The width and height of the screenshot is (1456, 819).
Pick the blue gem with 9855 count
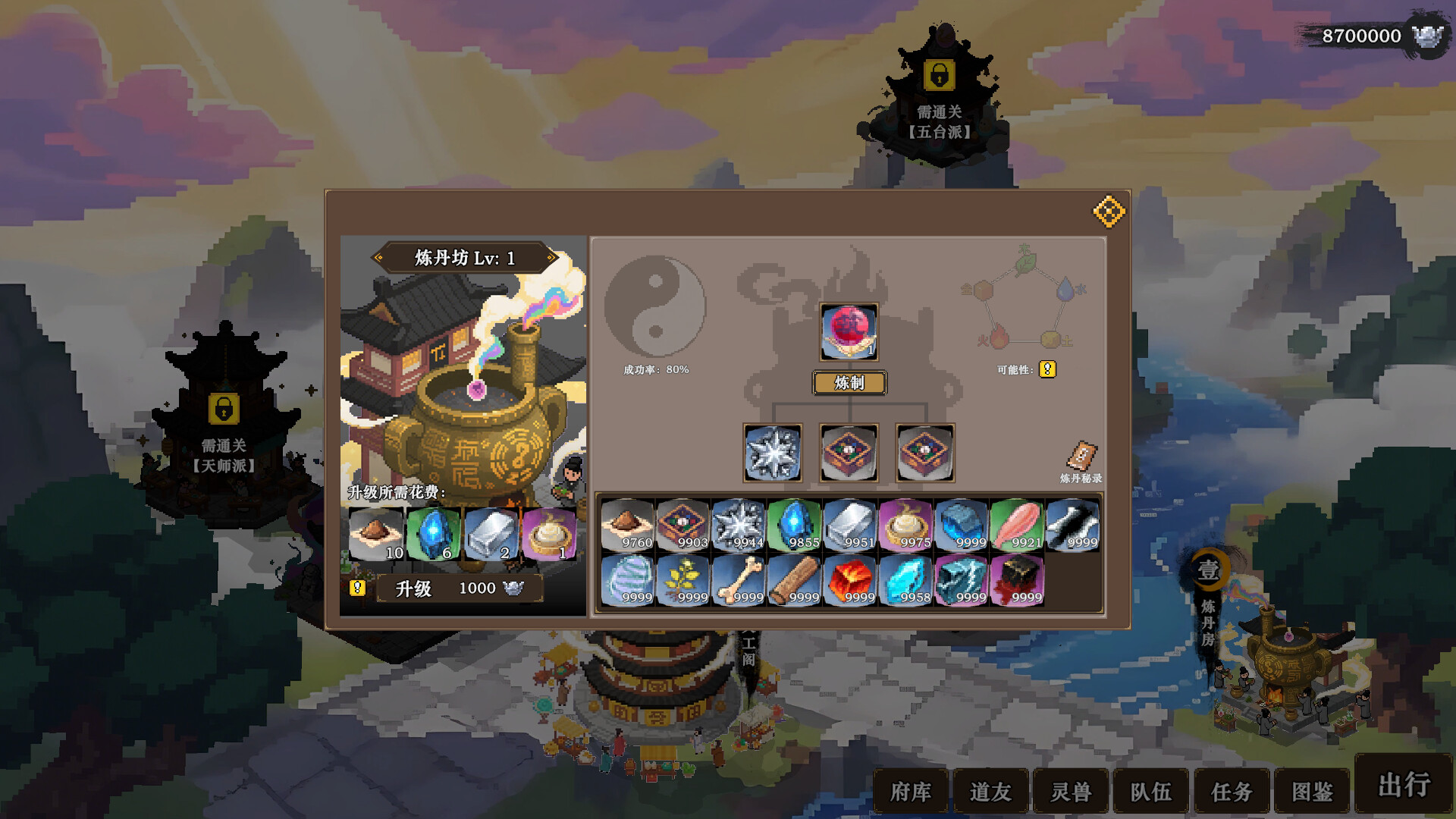(x=794, y=525)
